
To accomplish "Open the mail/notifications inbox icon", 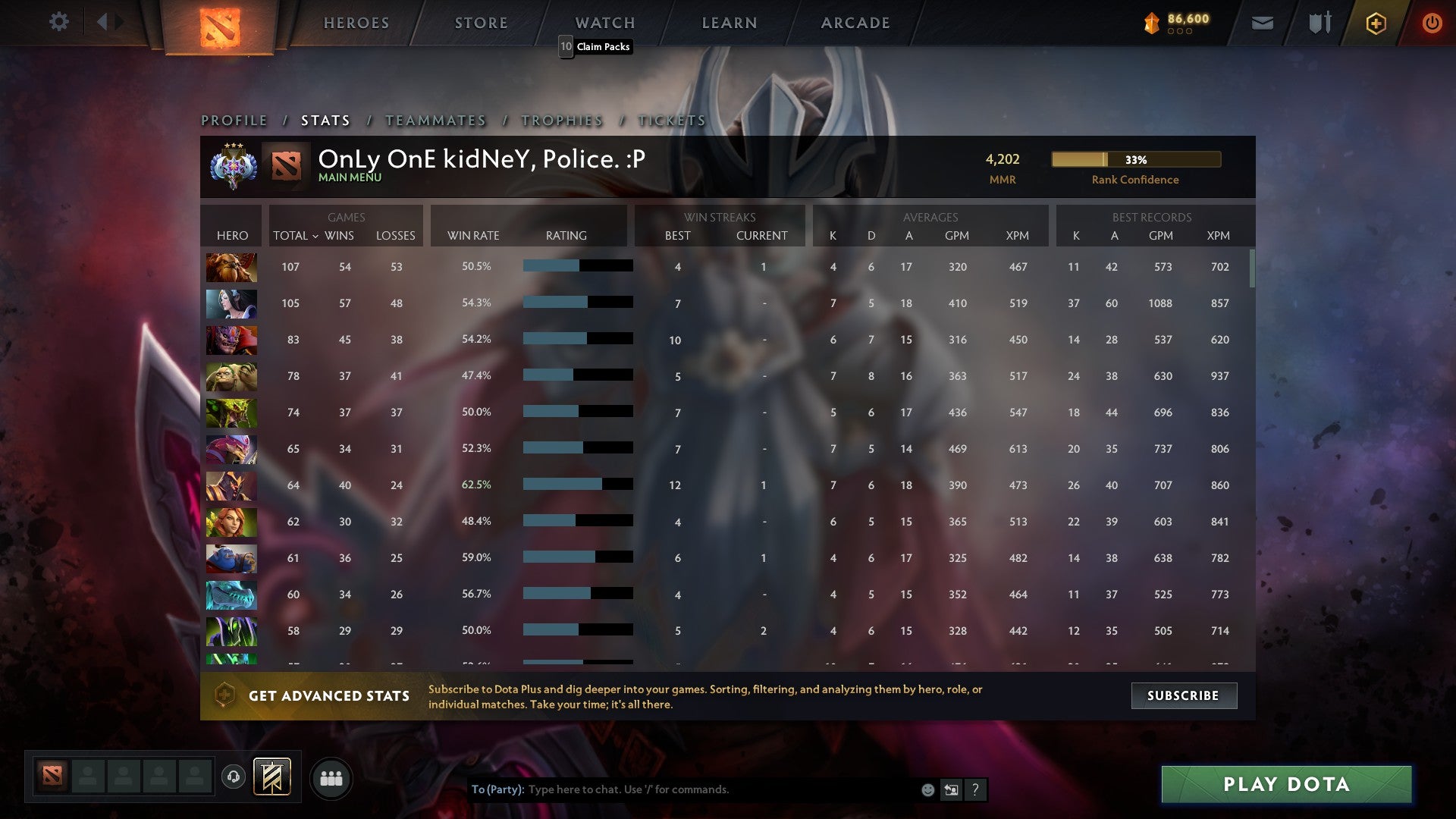I will tap(1262, 23).
